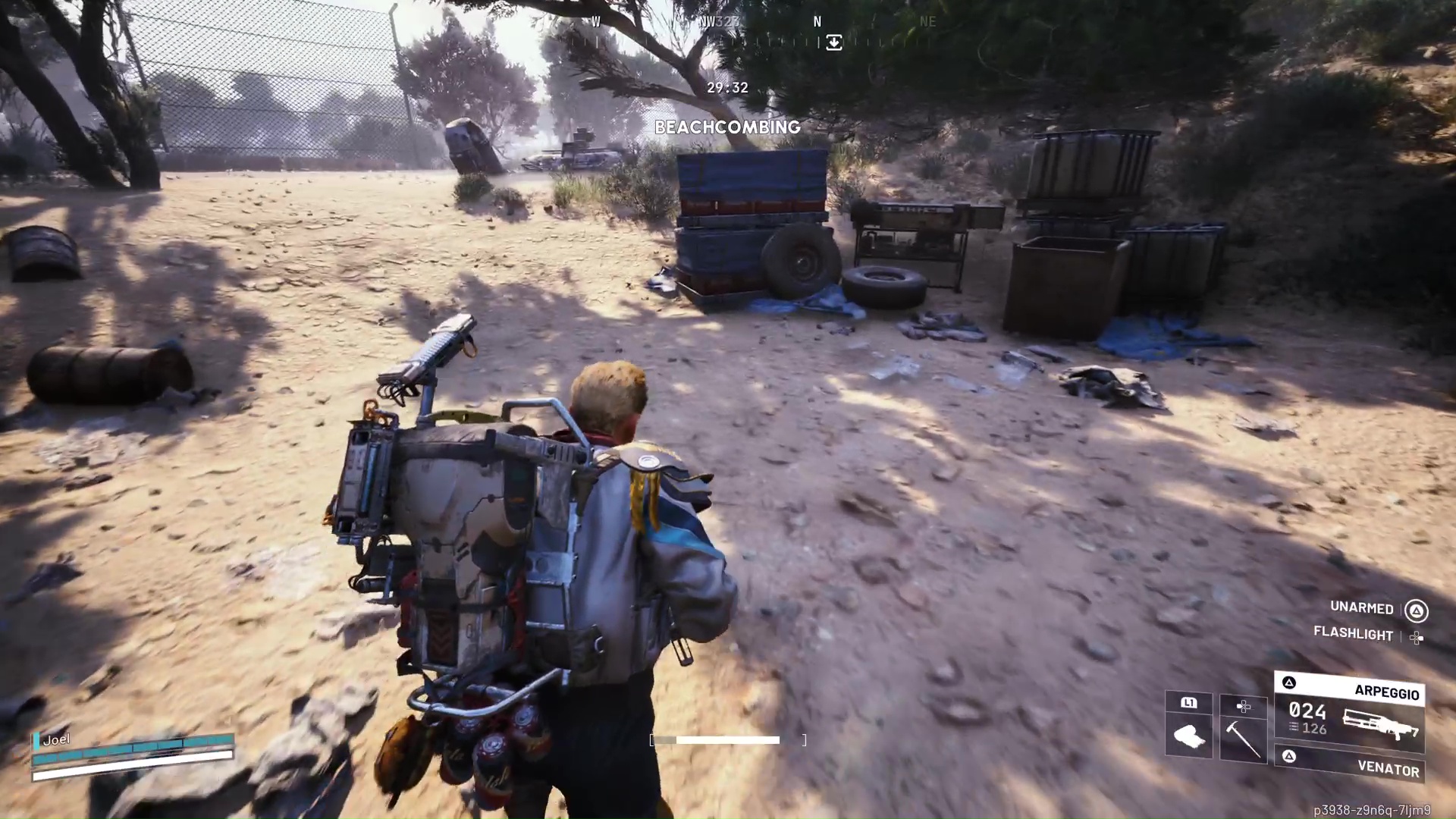Click the d-pad prompt above the pickaxe slot
Screen dimensions: 1456x819
(x=1243, y=706)
